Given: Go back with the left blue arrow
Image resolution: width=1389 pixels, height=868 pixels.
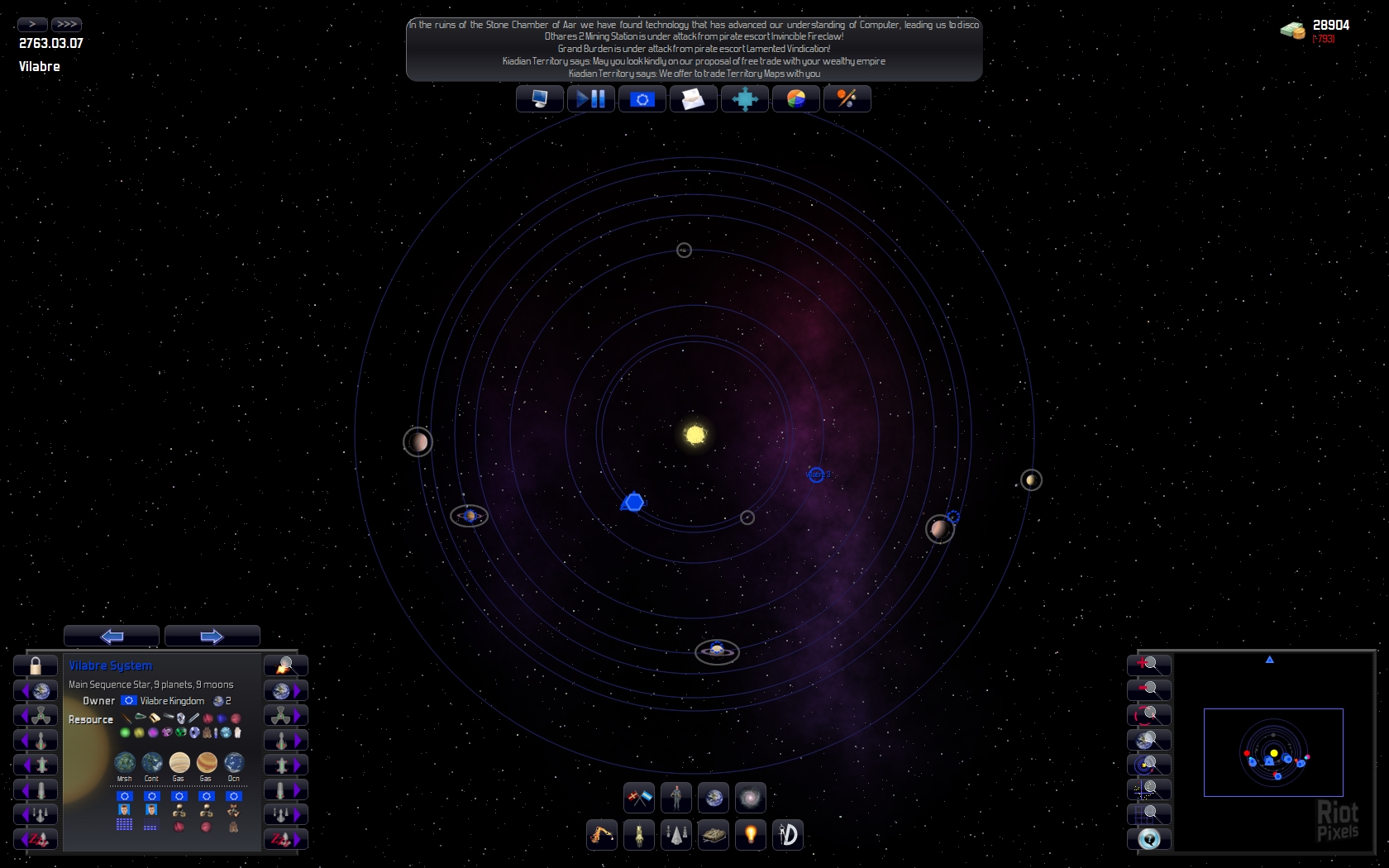Looking at the screenshot, I should click(112, 636).
